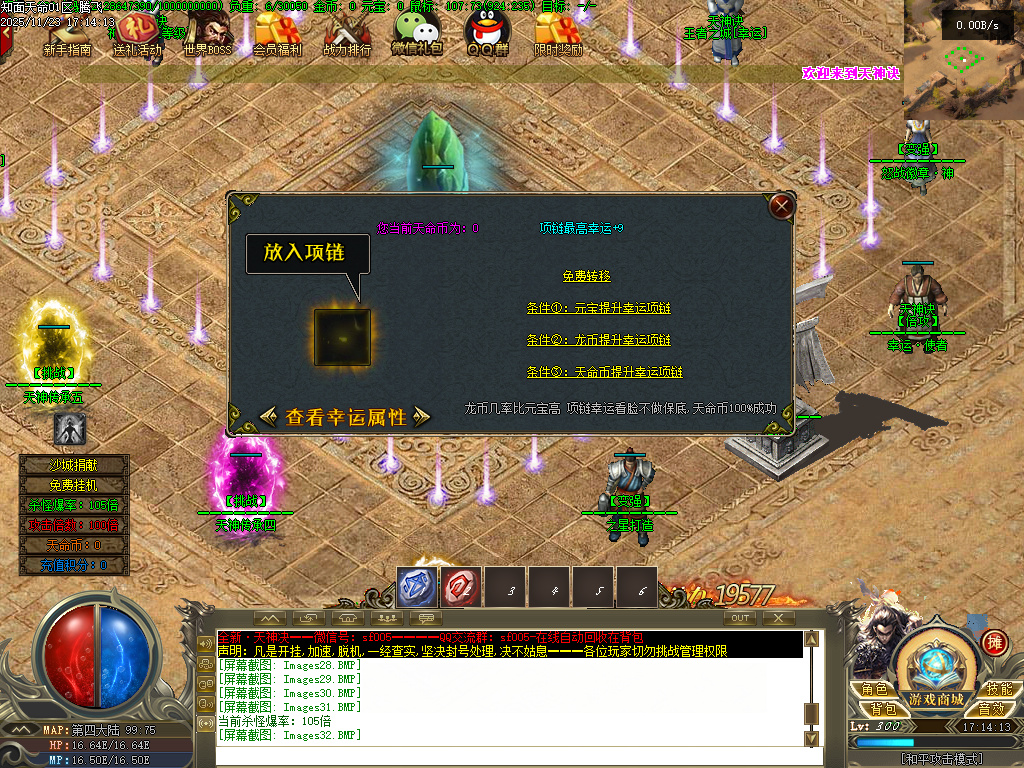This screenshot has width=1024, height=768.
Task: Choose 条件②: 龙币提升幸运项链
Action: [598, 340]
